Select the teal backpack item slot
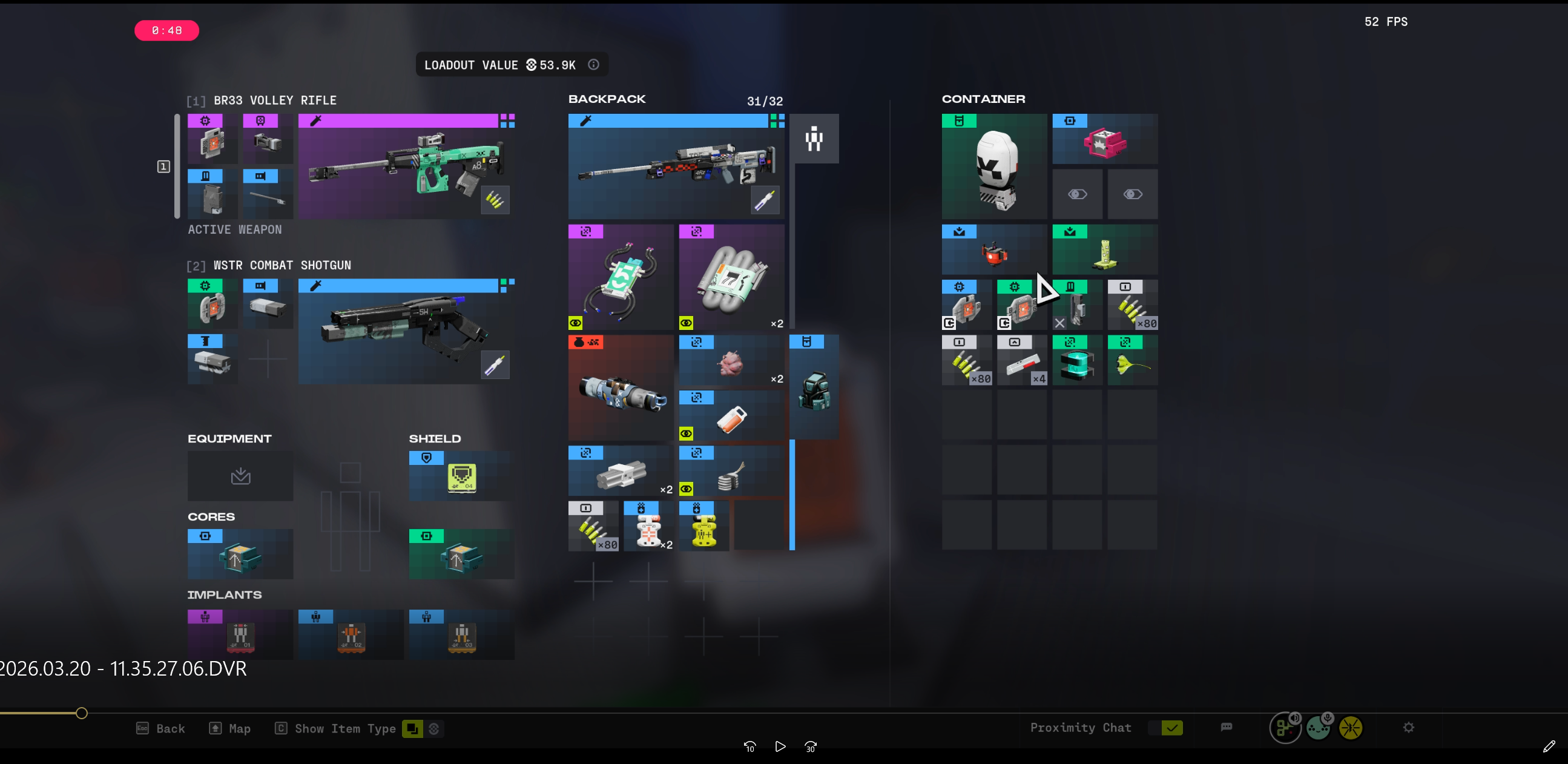 pos(814,387)
